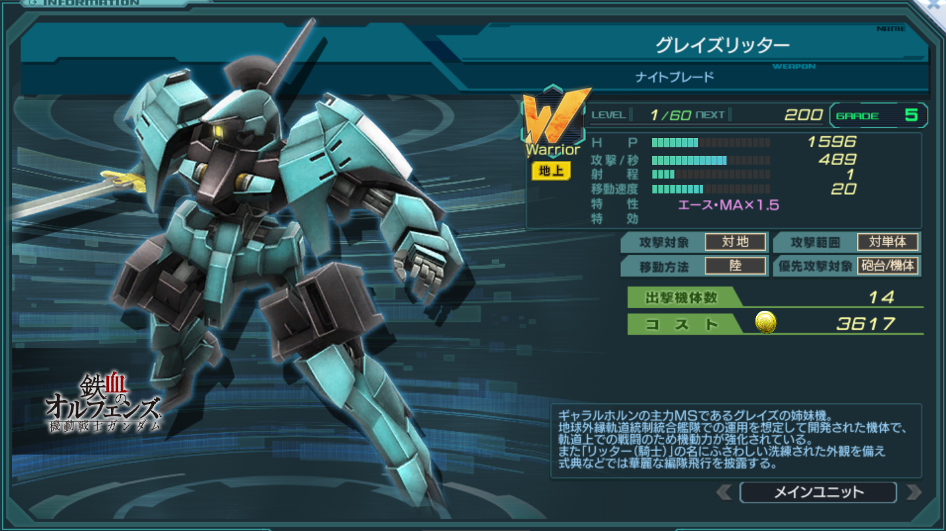This screenshot has height=531, width=946.
Task: Close the unit information window
Action: 934,6
